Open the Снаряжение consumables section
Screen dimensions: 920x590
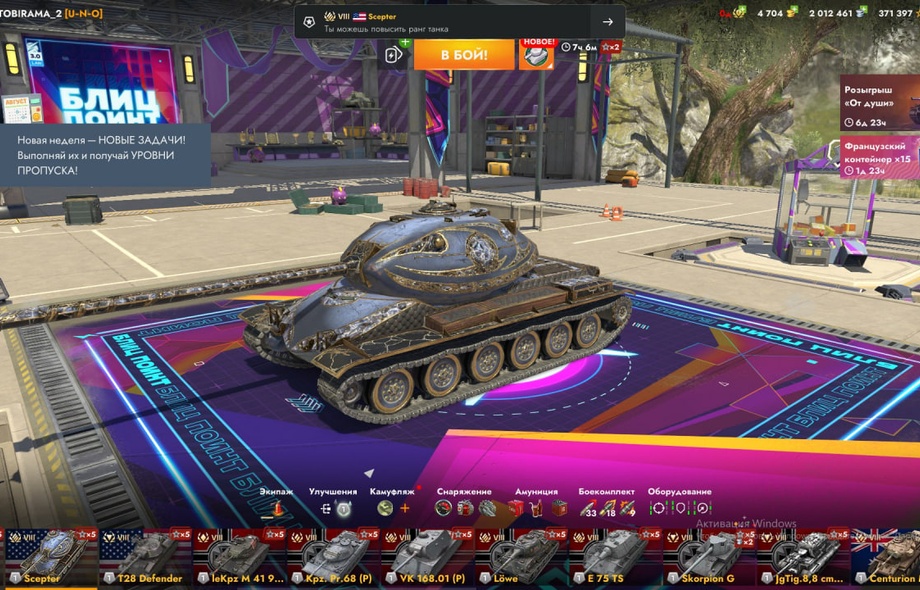464,508
